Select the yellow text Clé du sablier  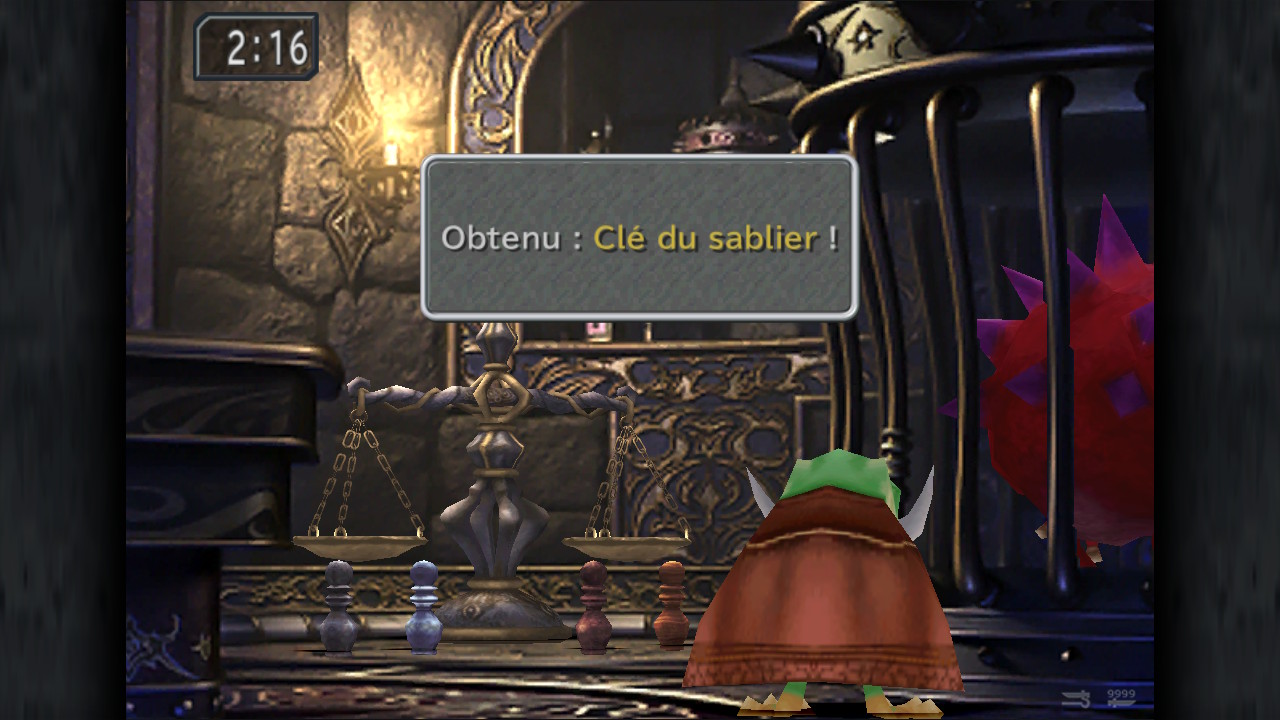click(x=704, y=237)
